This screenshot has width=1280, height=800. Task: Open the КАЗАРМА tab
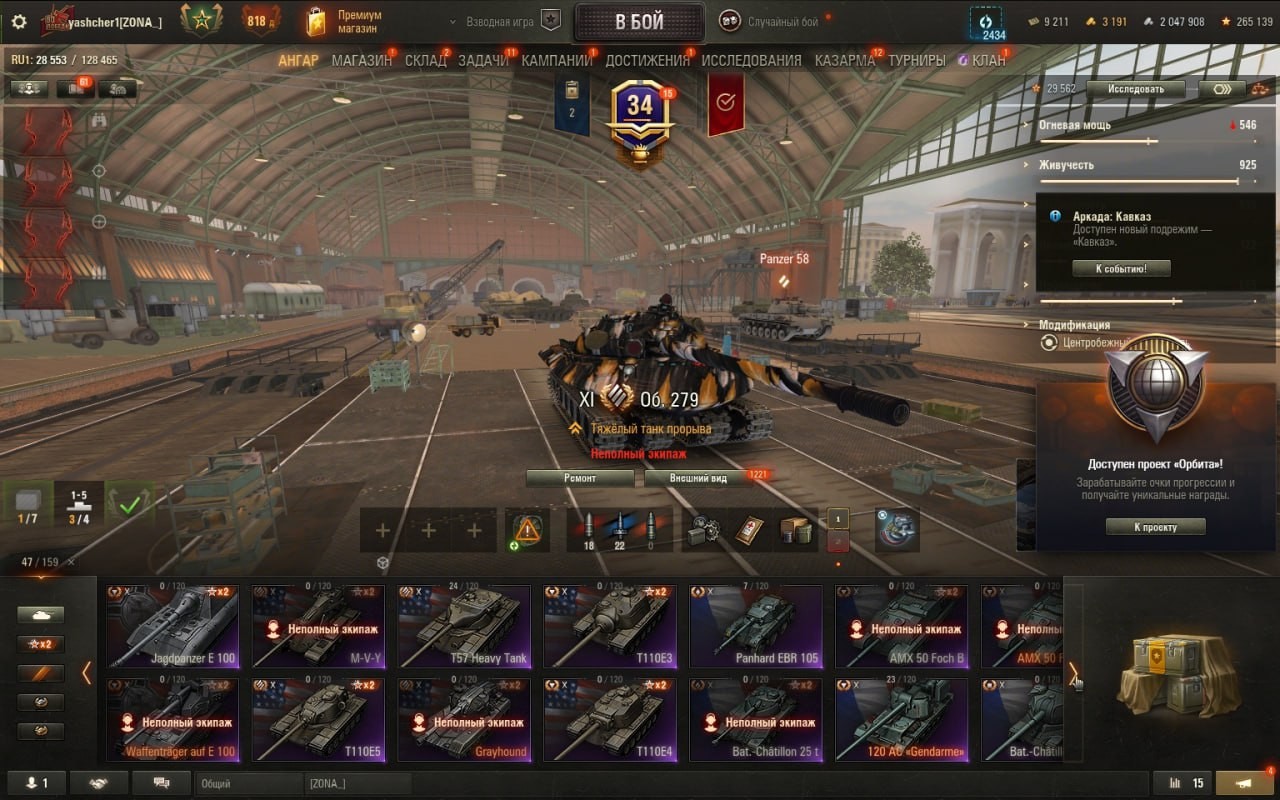tap(844, 60)
